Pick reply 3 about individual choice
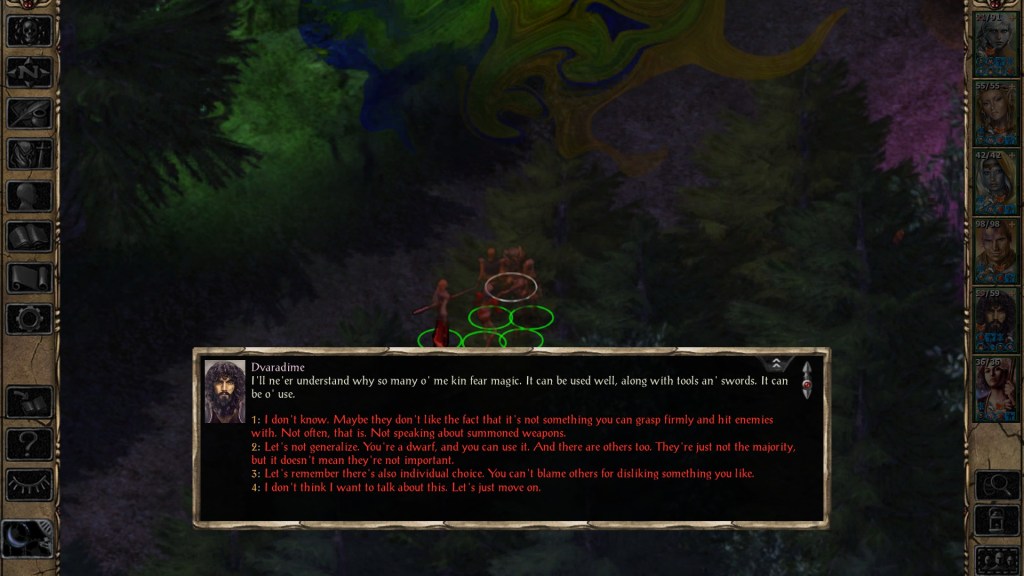Image resolution: width=1024 pixels, height=576 pixels. tap(509, 473)
